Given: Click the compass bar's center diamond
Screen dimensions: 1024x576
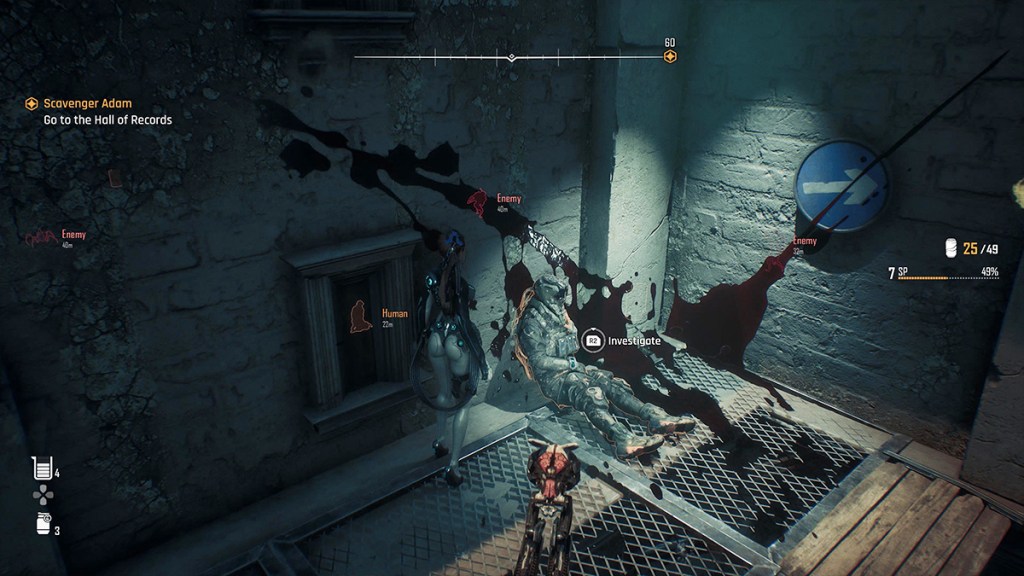Looking at the screenshot, I should click(x=511, y=57).
